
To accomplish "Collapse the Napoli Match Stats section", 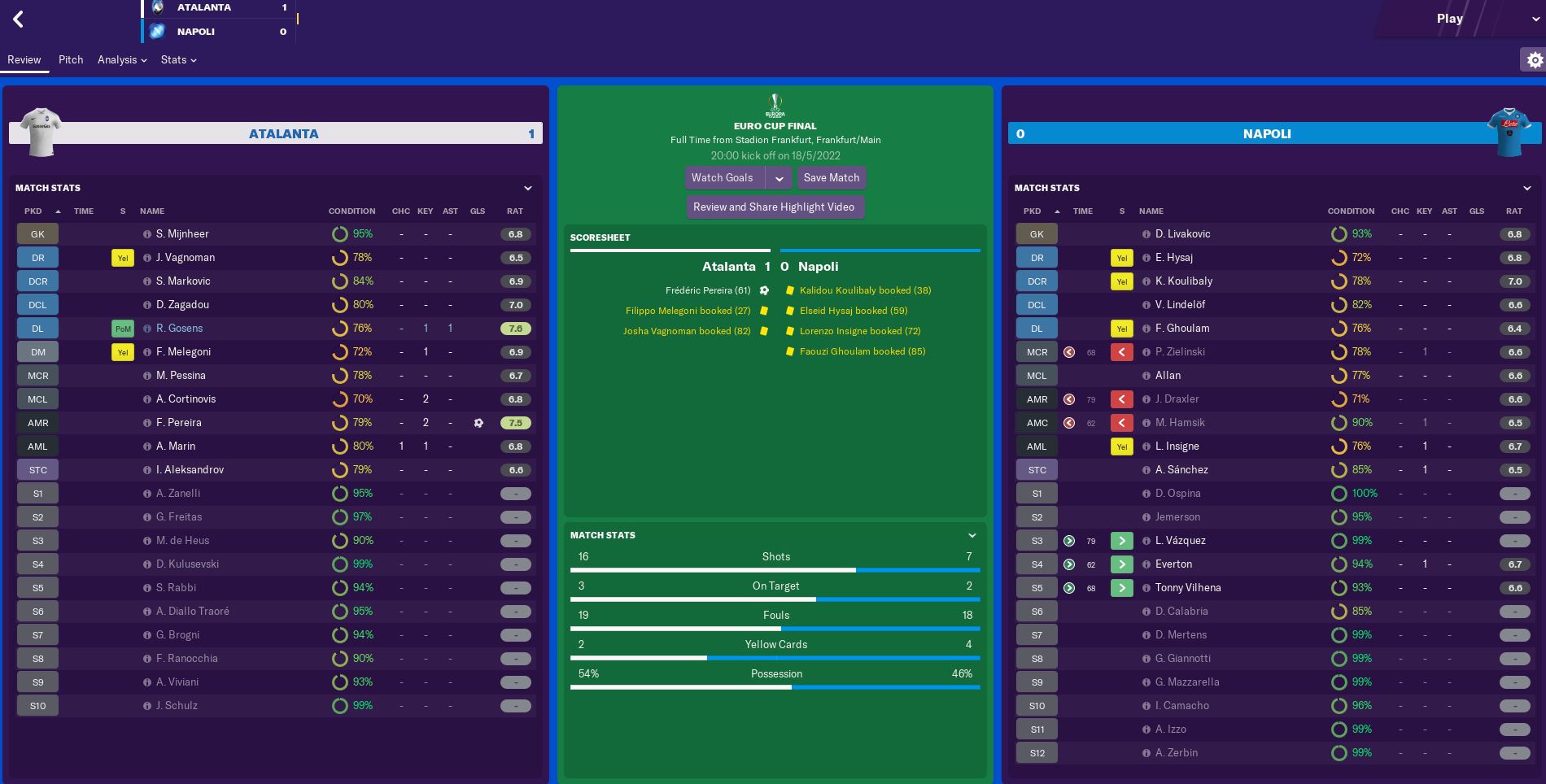I will [x=1526, y=187].
